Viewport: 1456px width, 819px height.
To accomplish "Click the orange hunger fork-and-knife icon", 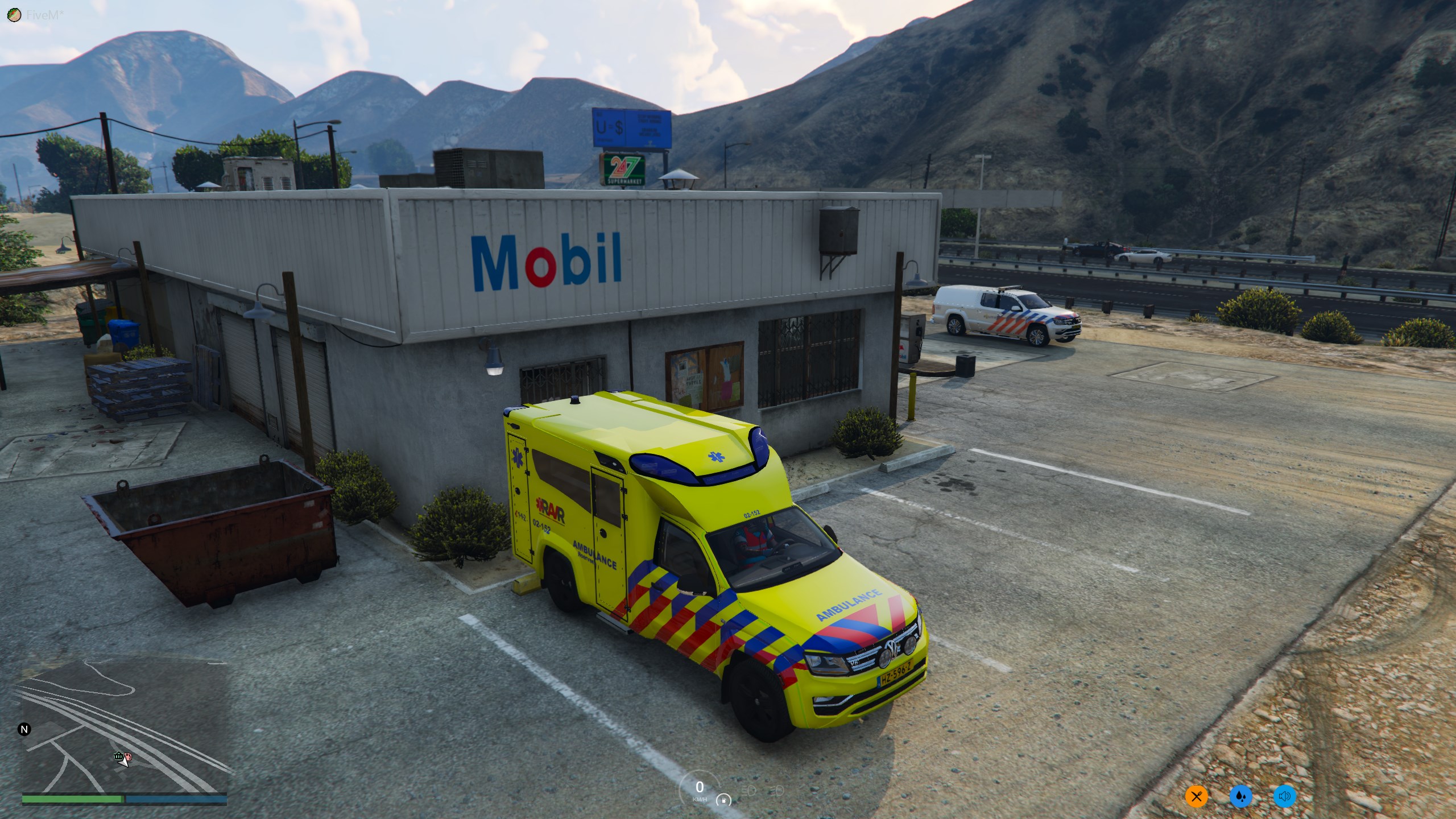I will 1197,796.
